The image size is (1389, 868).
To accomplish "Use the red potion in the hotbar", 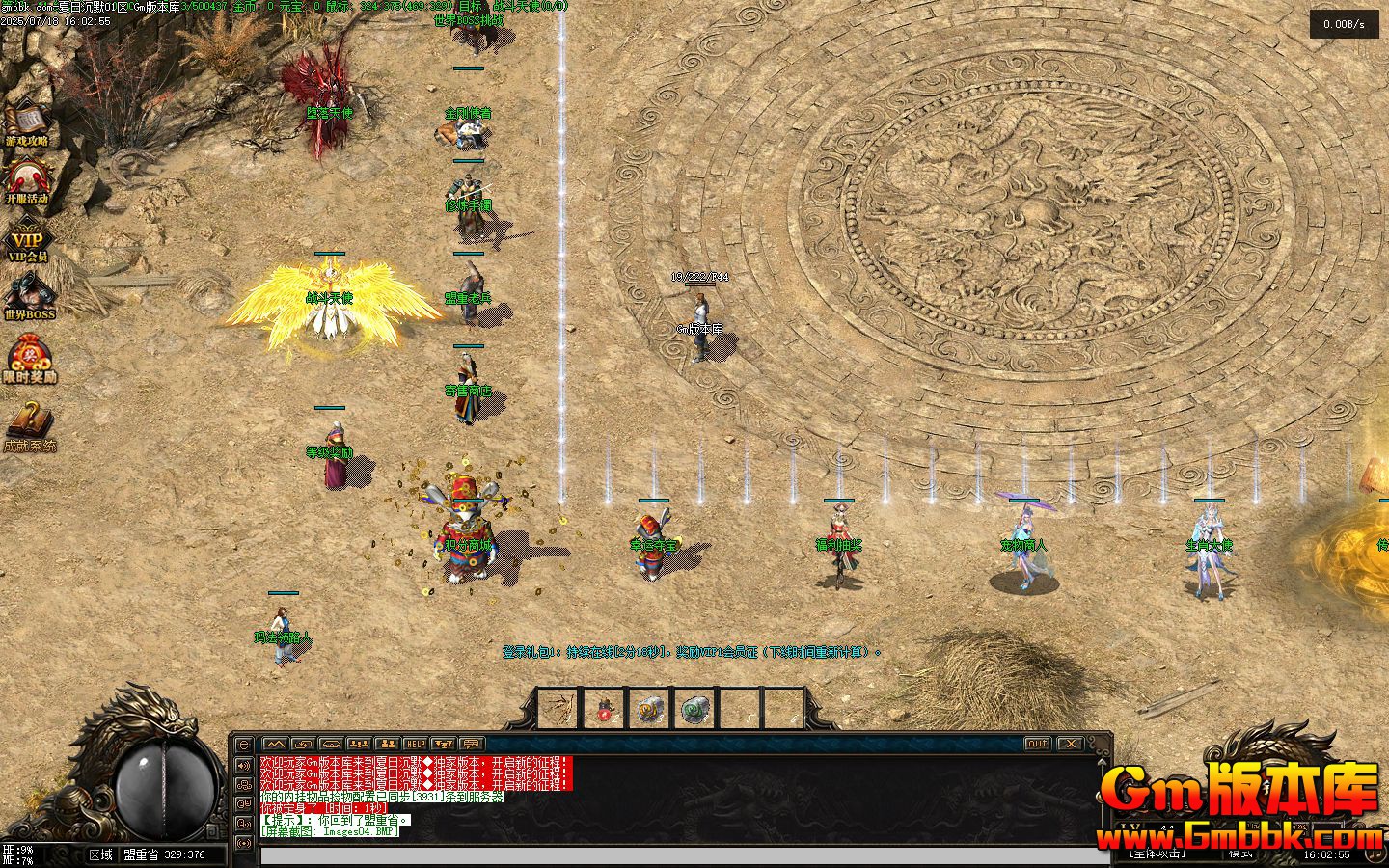I will (x=603, y=711).
